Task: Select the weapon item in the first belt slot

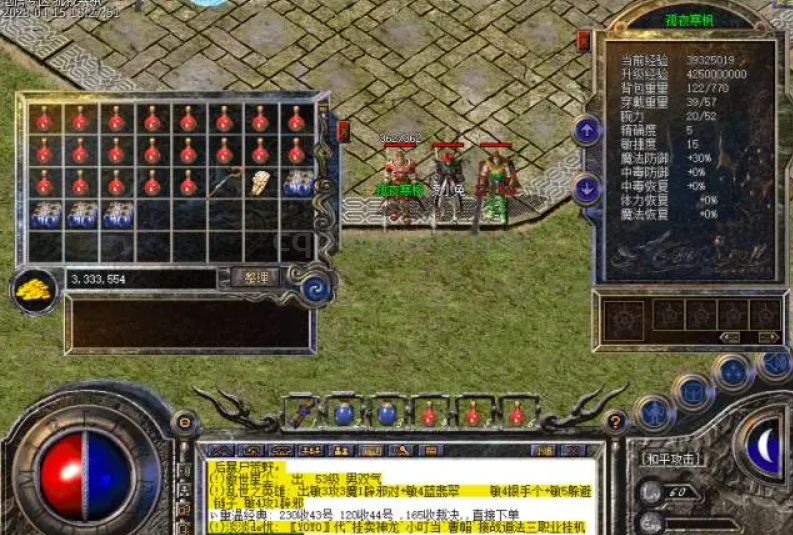Action: (x=301, y=412)
